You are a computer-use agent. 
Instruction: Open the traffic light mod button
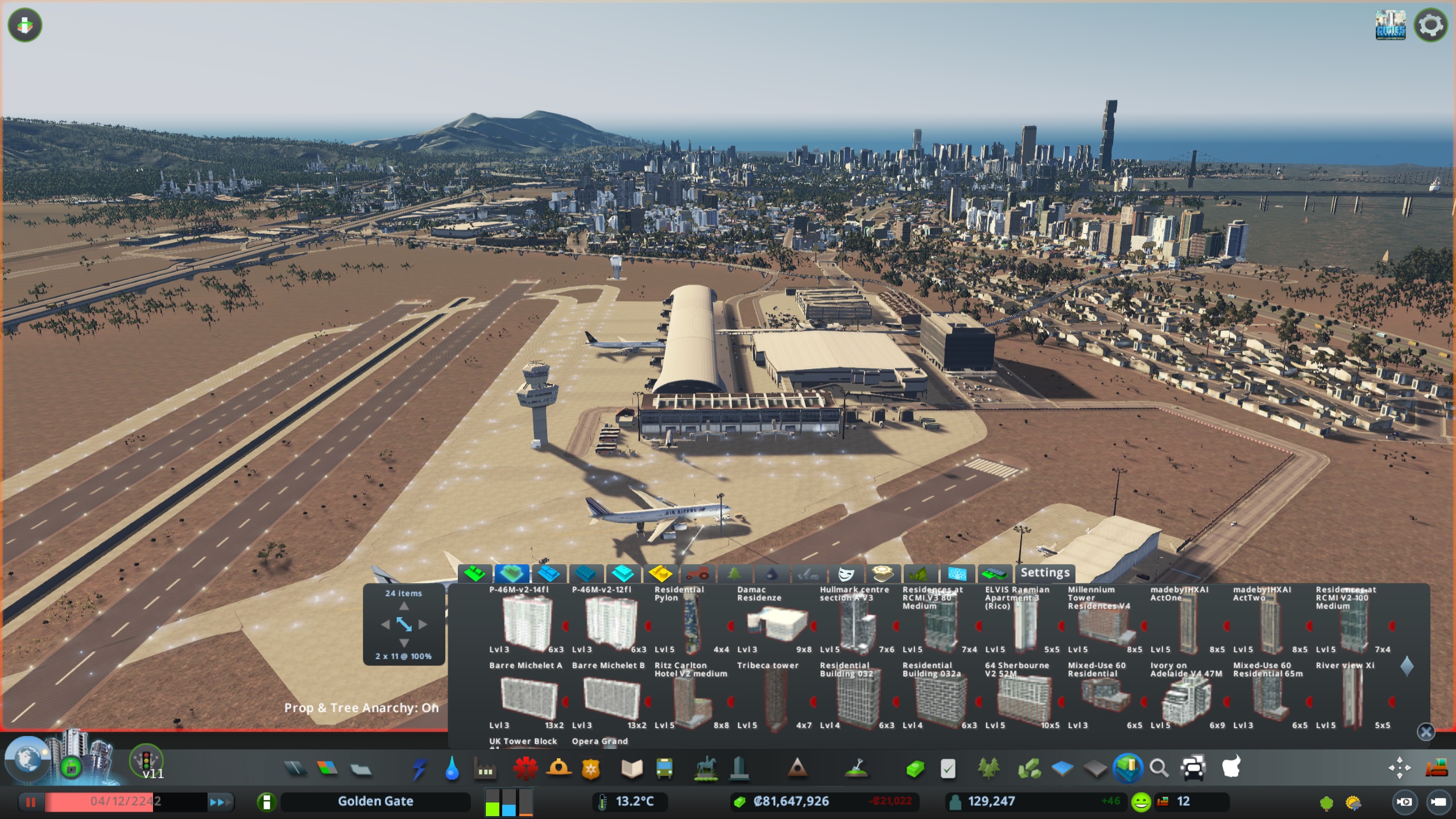coord(146,760)
